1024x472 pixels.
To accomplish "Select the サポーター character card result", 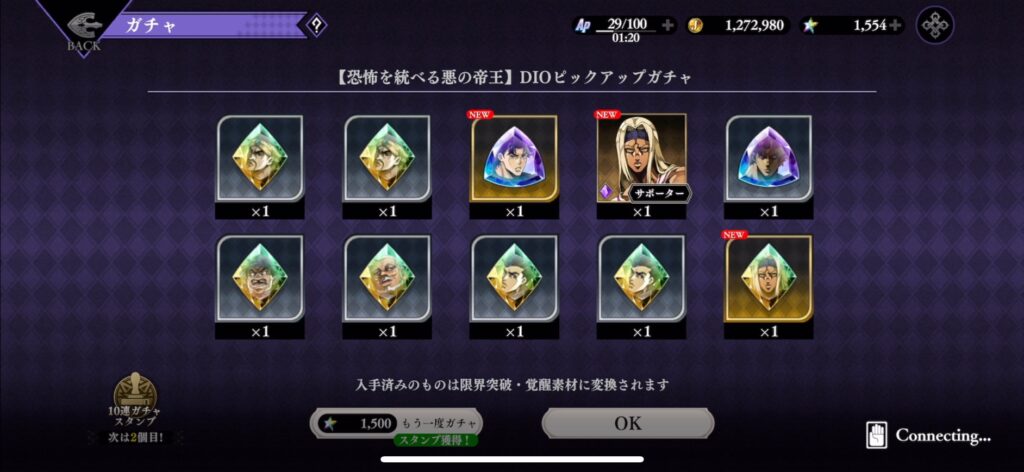I will tap(641, 158).
